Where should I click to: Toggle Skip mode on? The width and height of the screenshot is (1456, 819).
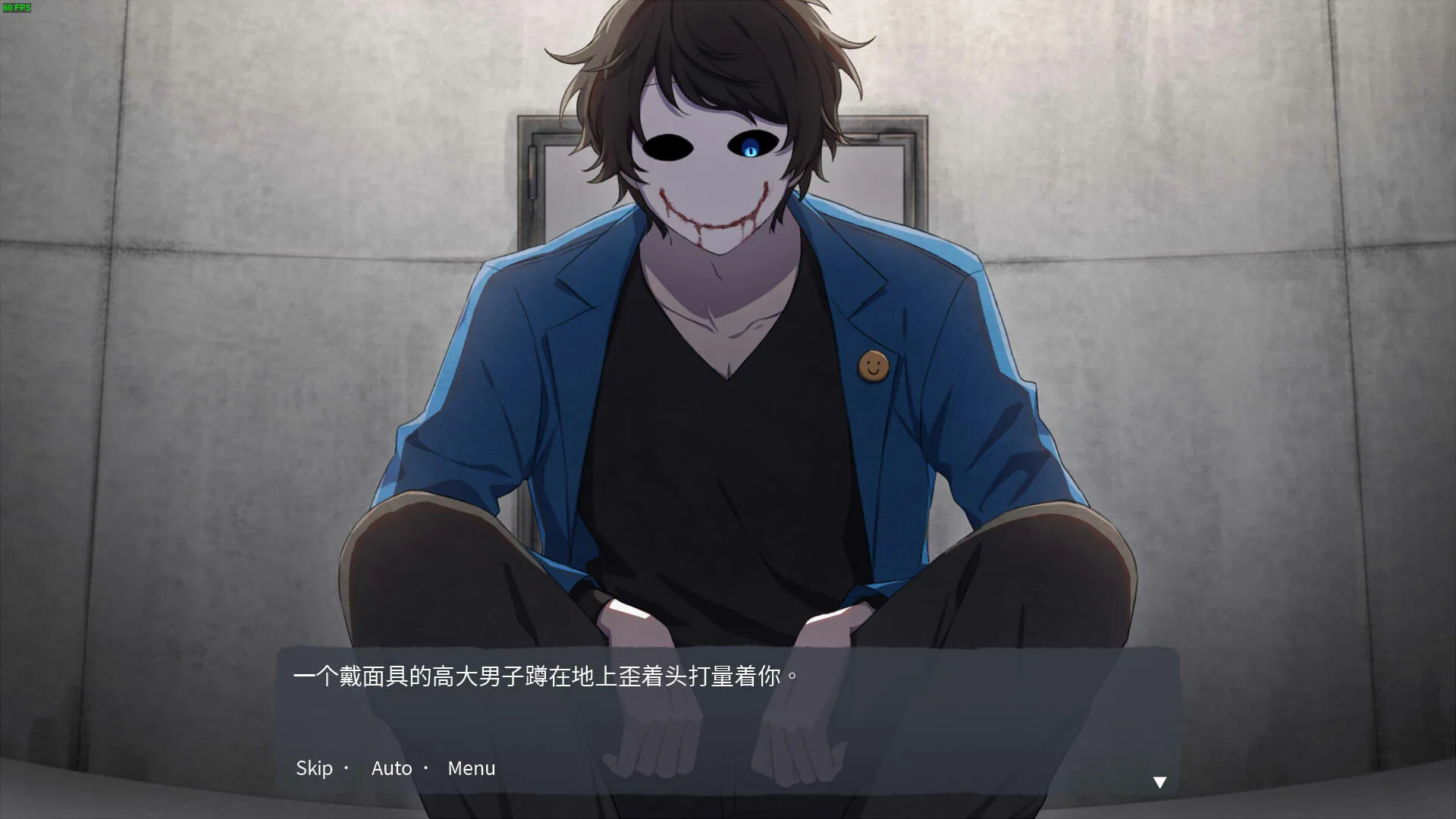[314, 768]
